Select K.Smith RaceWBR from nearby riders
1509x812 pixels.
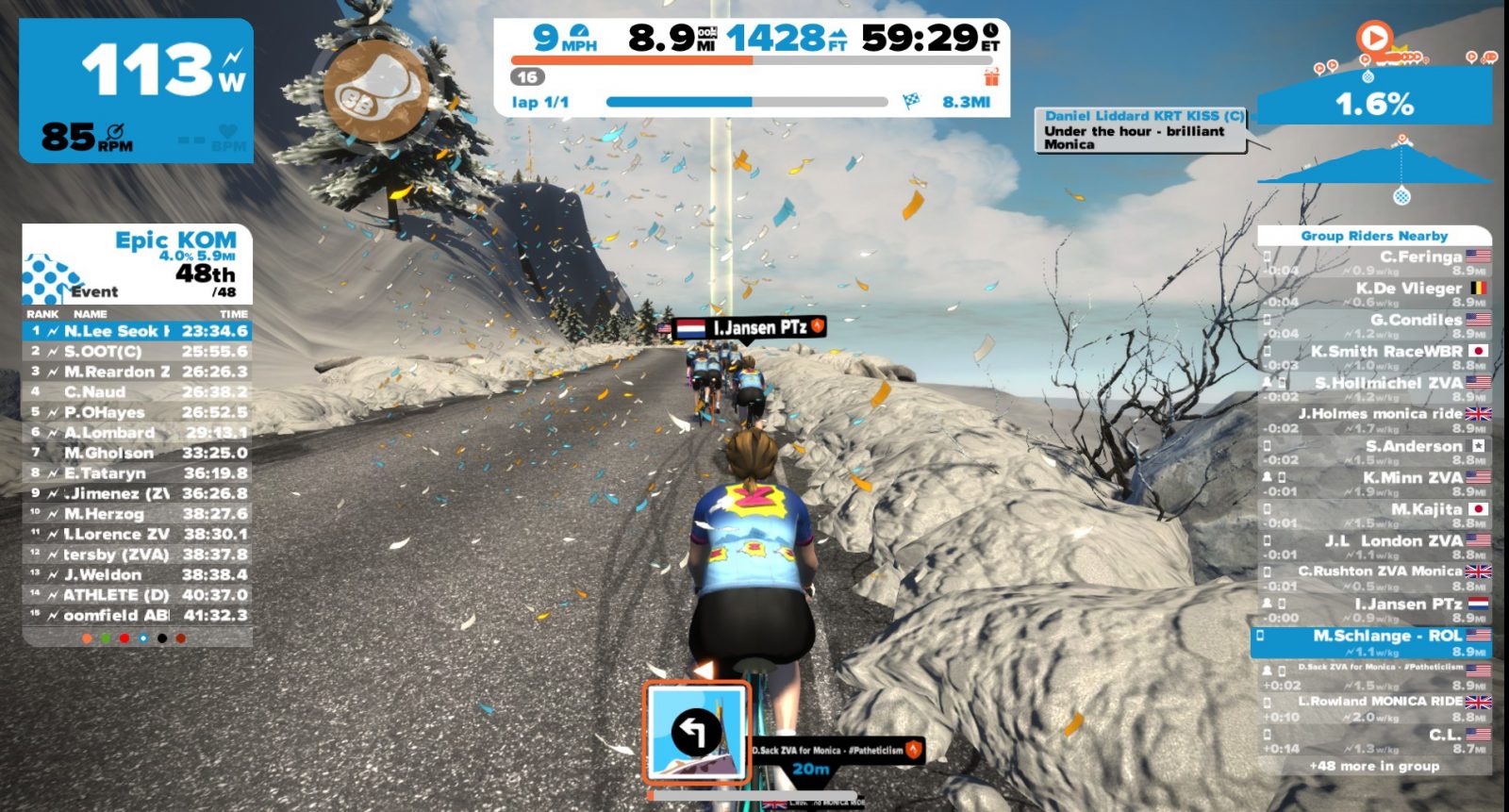[x=1375, y=357]
